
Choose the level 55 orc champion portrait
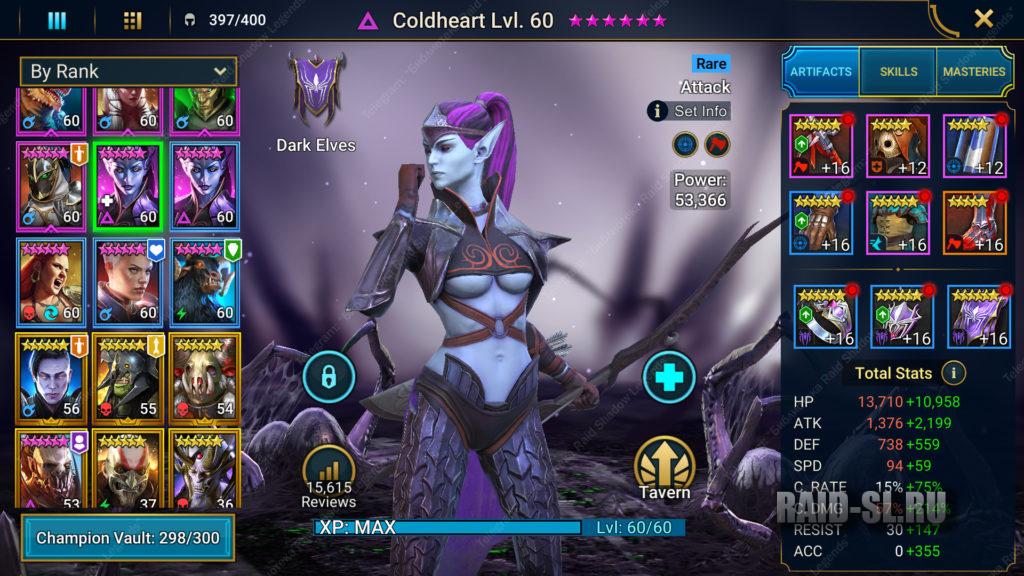pyautogui.click(x=130, y=377)
